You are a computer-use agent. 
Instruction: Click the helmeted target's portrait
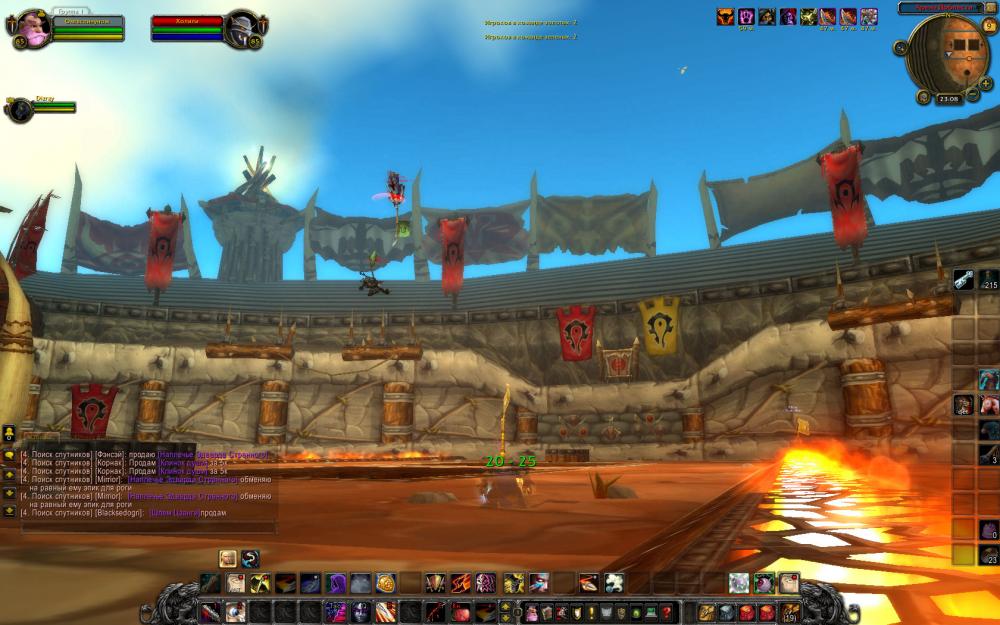point(240,29)
